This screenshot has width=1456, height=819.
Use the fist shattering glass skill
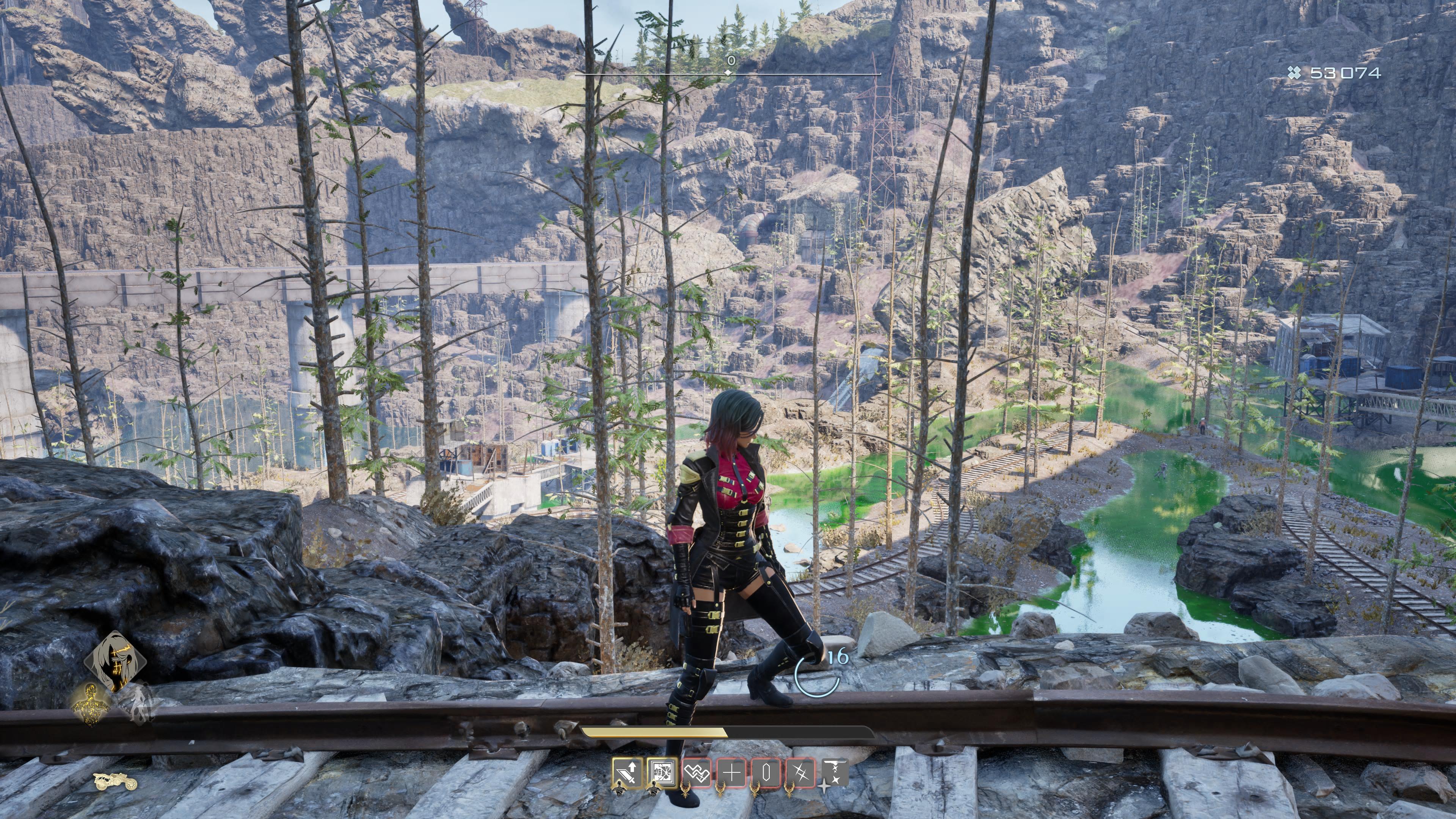point(662,771)
